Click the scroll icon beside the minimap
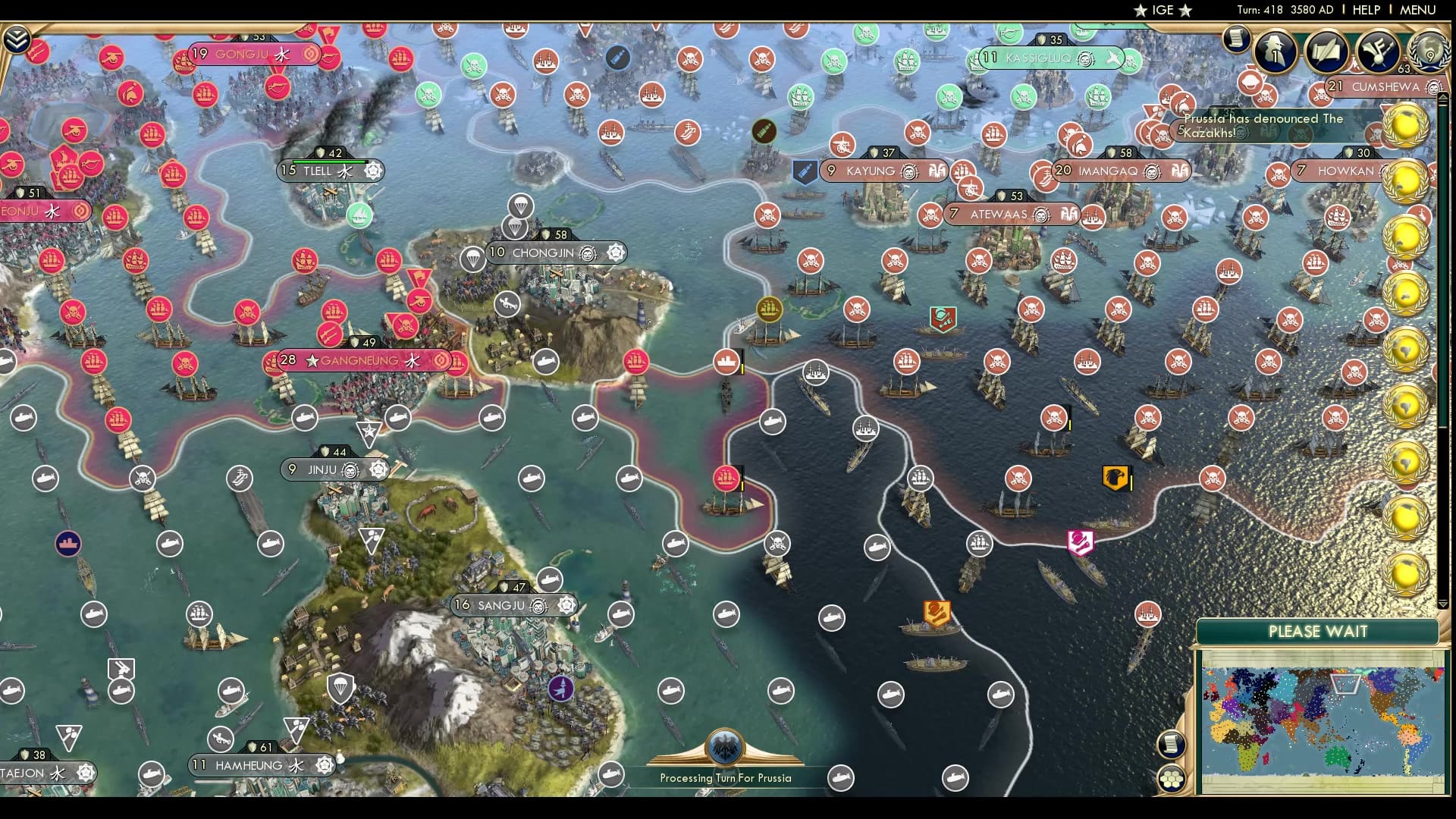 tap(1170, 744)
